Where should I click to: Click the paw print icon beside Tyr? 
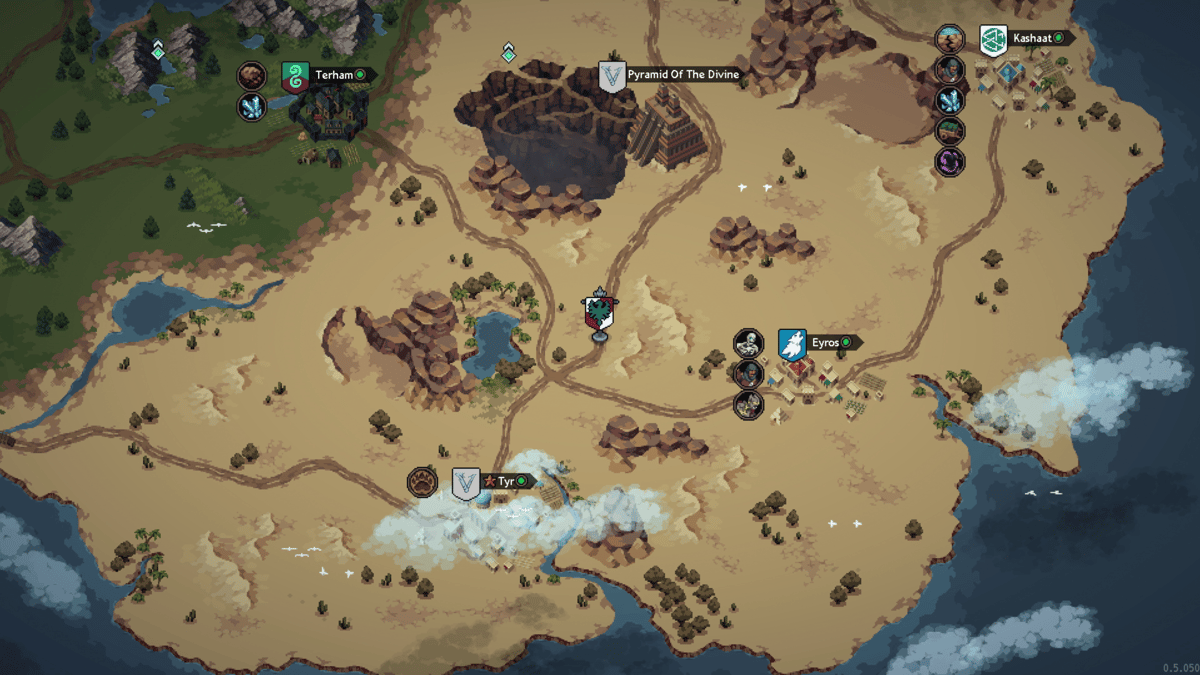tap(422, 482)
